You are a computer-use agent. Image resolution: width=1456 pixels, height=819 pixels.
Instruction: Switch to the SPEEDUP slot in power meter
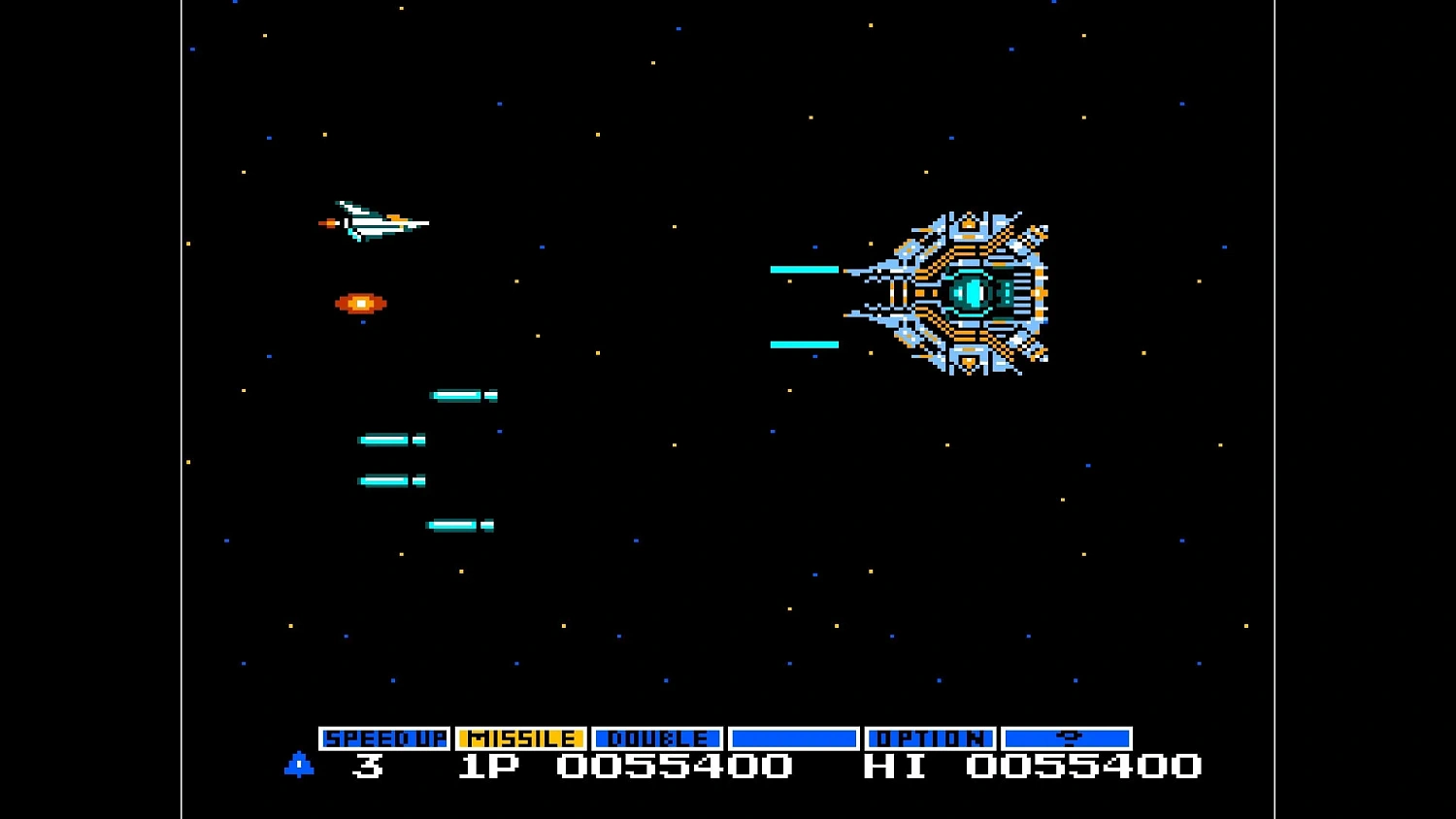[386, 737]
